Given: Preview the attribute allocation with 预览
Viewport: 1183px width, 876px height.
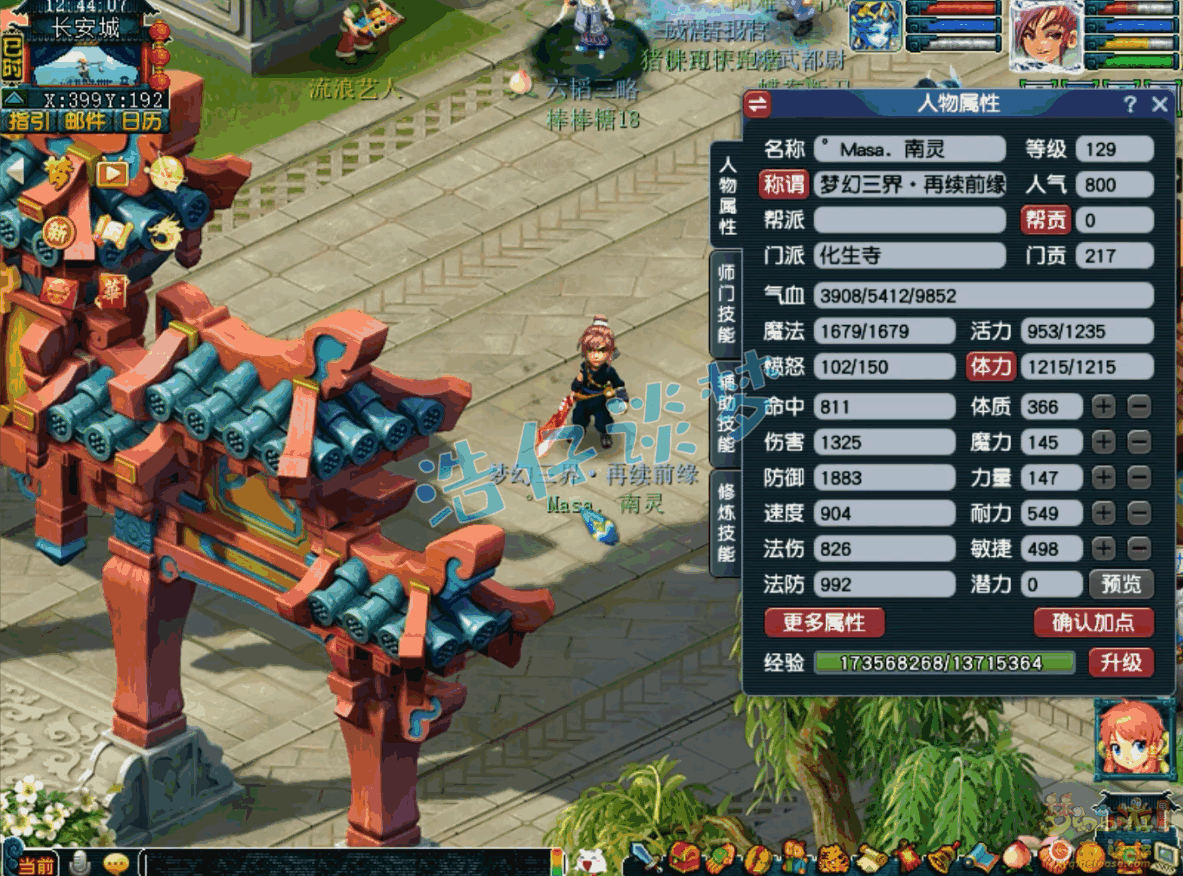Looking at the screenshot, I should (1121, 584).
